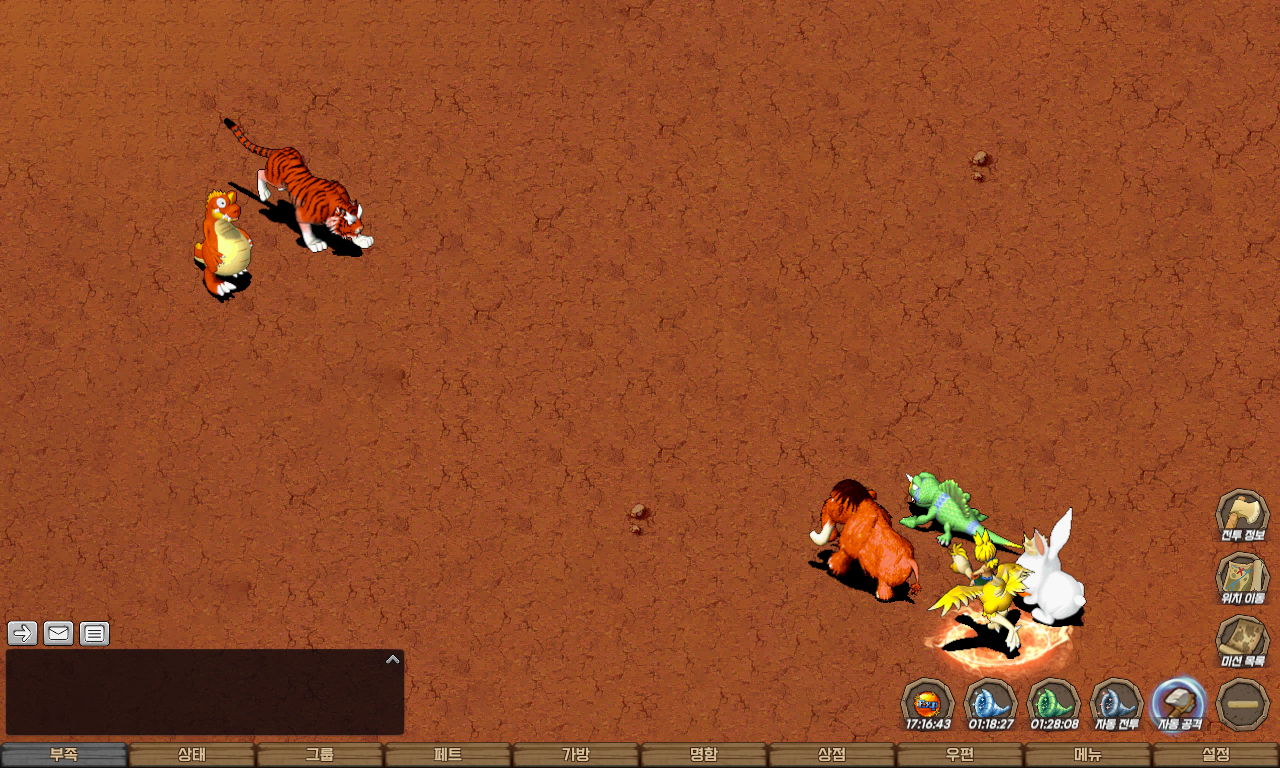This screenshot has height=768, width=1280.
Task: Open the envelope message button above chat
Action: 59,633
